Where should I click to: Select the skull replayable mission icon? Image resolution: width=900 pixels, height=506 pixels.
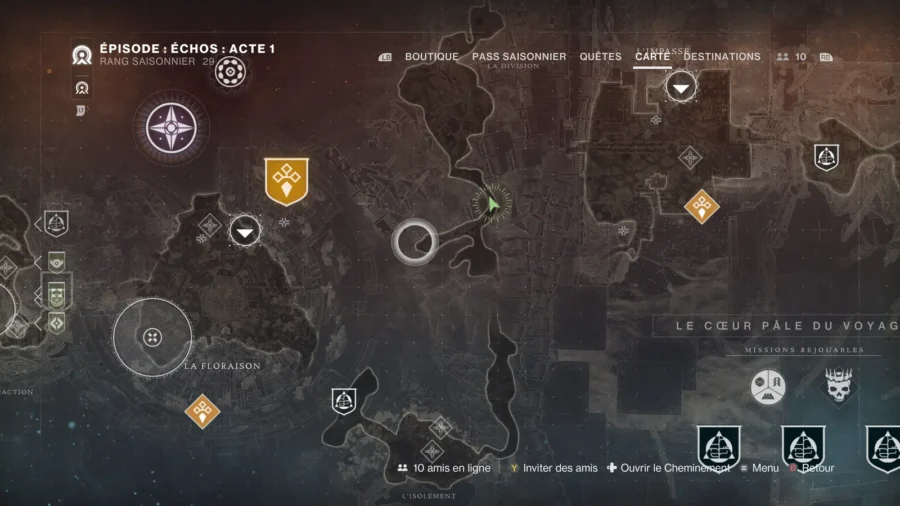point(838,386)
